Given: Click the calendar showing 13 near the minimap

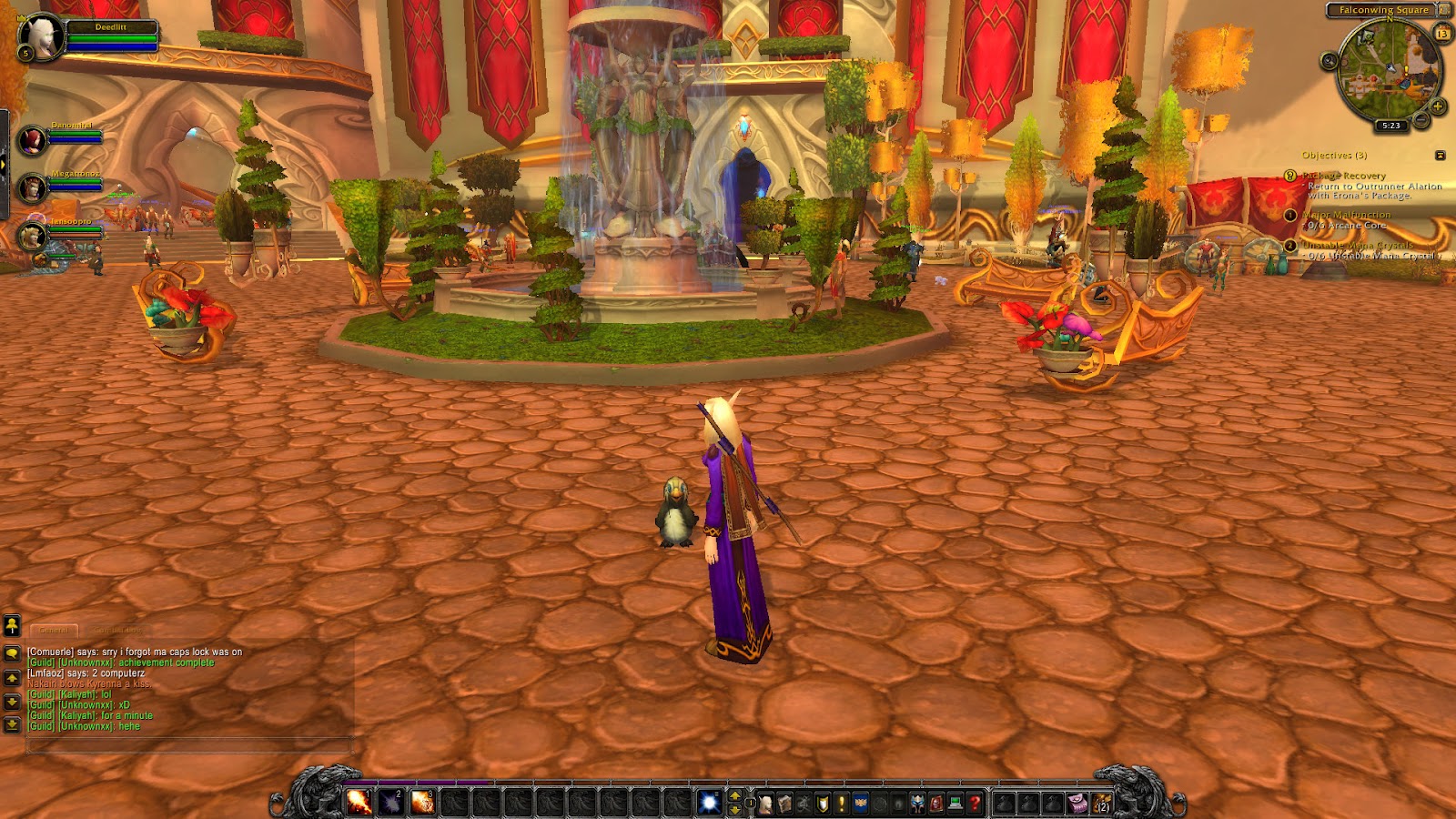Looking at the screenshot, I should point(1443,34).
